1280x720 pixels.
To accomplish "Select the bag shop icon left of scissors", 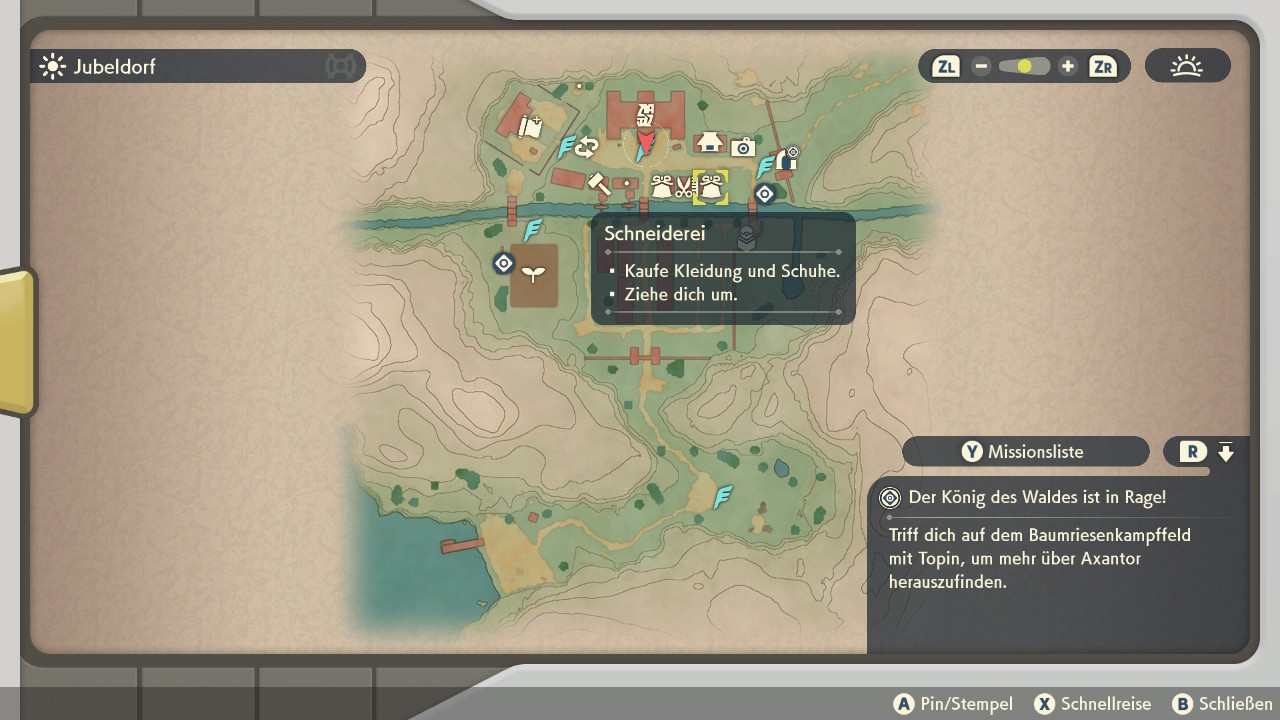I will (x=661, y=186).
